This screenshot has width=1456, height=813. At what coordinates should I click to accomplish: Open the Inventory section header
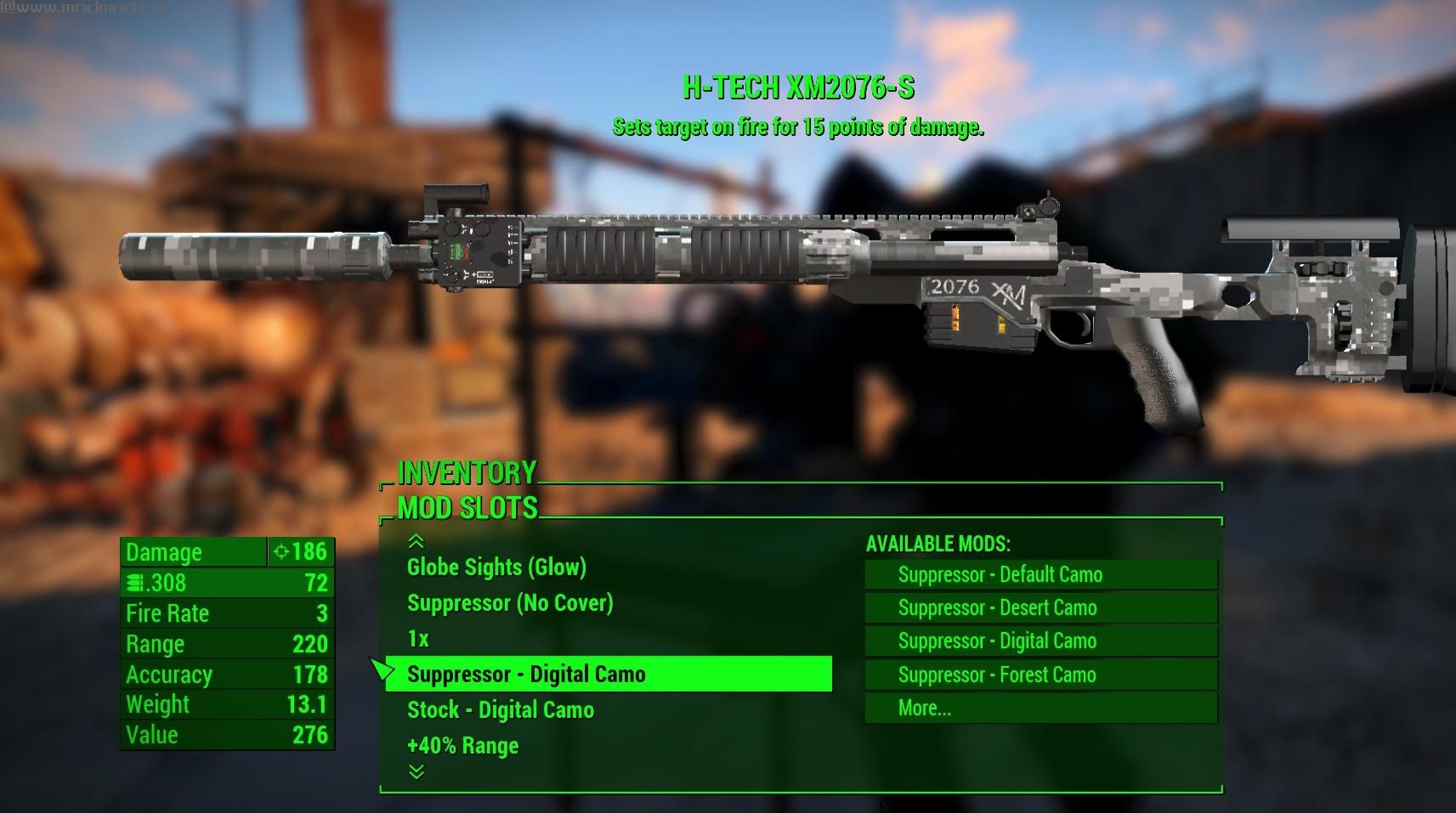pos(467,472)
